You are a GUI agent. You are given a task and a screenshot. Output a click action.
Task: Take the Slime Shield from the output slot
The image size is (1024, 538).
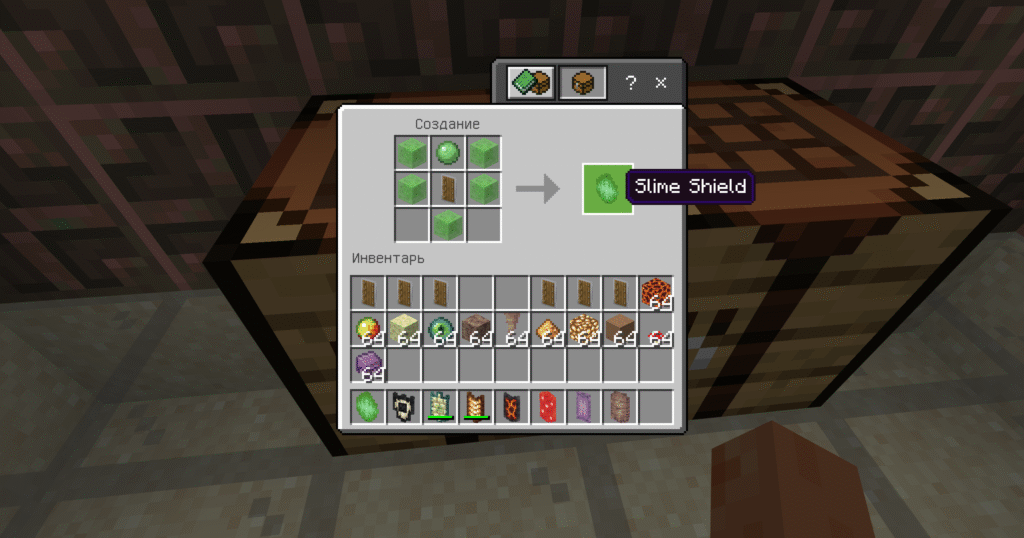(x=607, y=188)
